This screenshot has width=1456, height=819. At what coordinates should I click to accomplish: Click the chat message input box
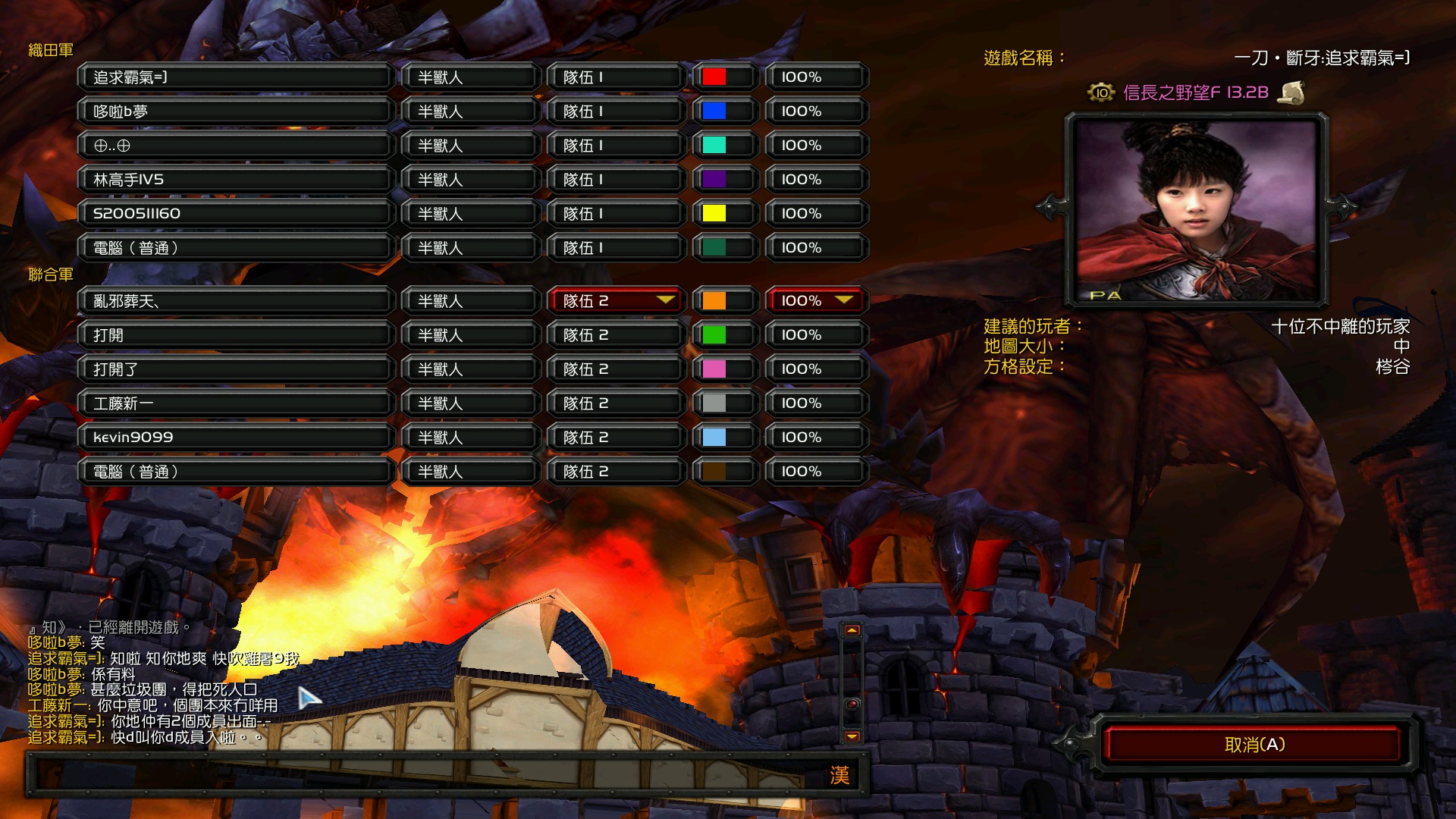pos(425,775)
